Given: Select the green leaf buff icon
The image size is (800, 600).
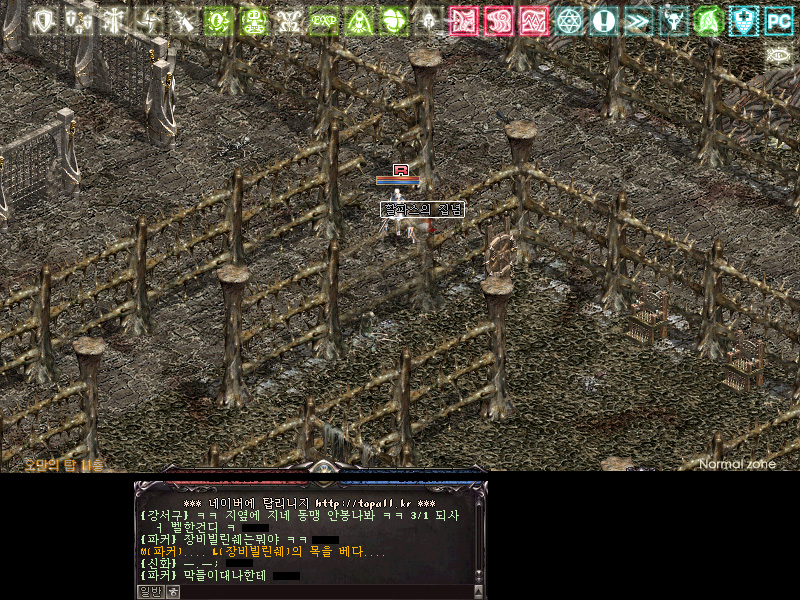Looking at the screenshot, I should [708, 20].
